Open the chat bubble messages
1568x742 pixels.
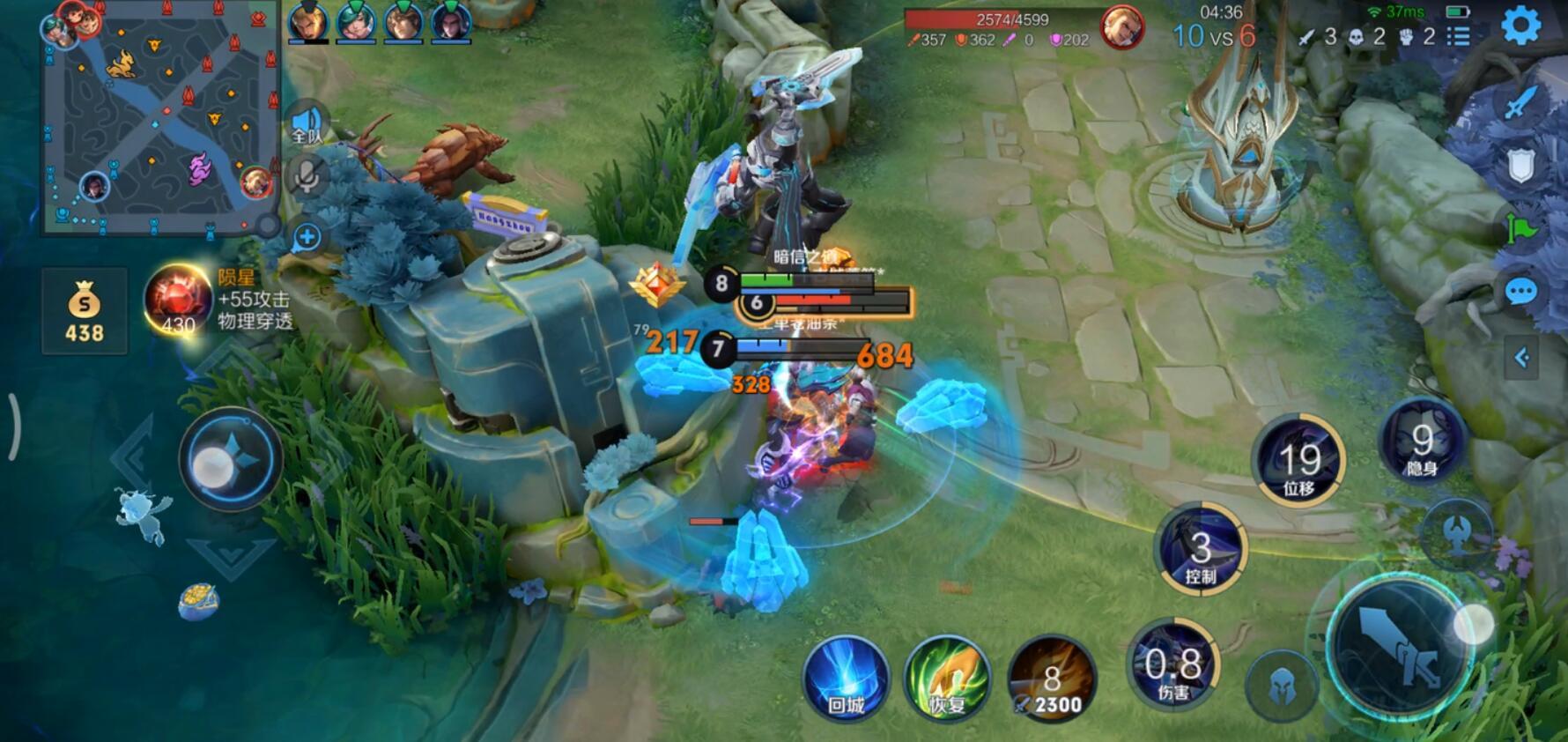pos(1520,292)
